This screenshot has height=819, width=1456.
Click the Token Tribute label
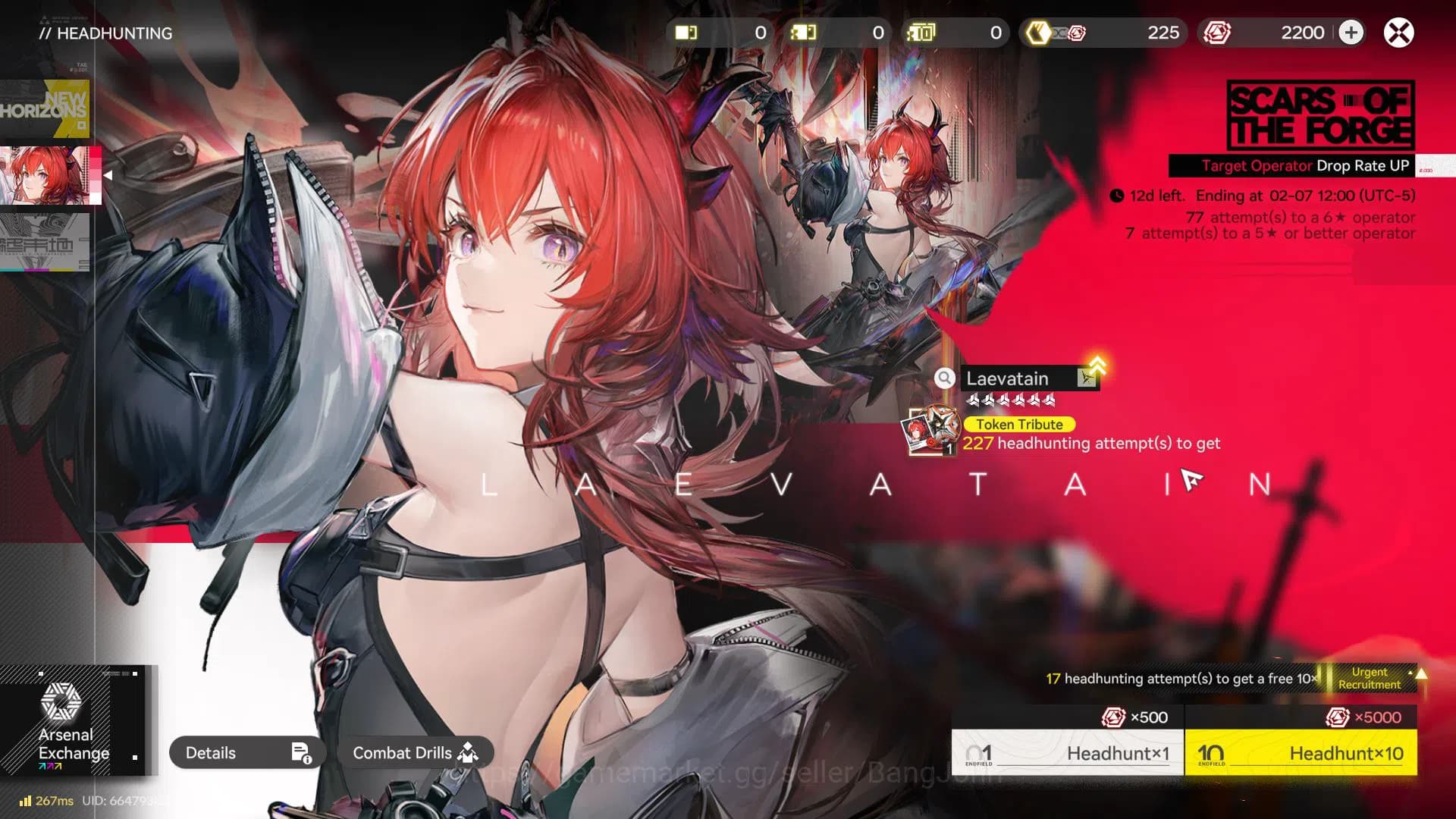click(1018, 425)
